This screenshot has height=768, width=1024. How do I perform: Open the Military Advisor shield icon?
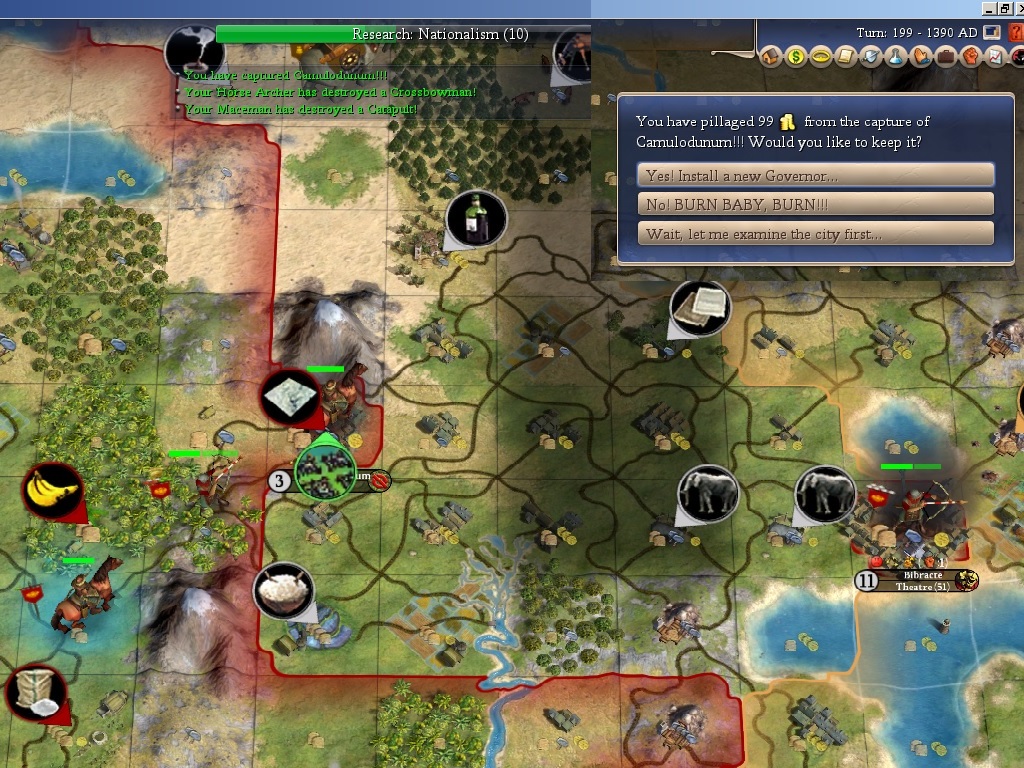coord(871,57)
